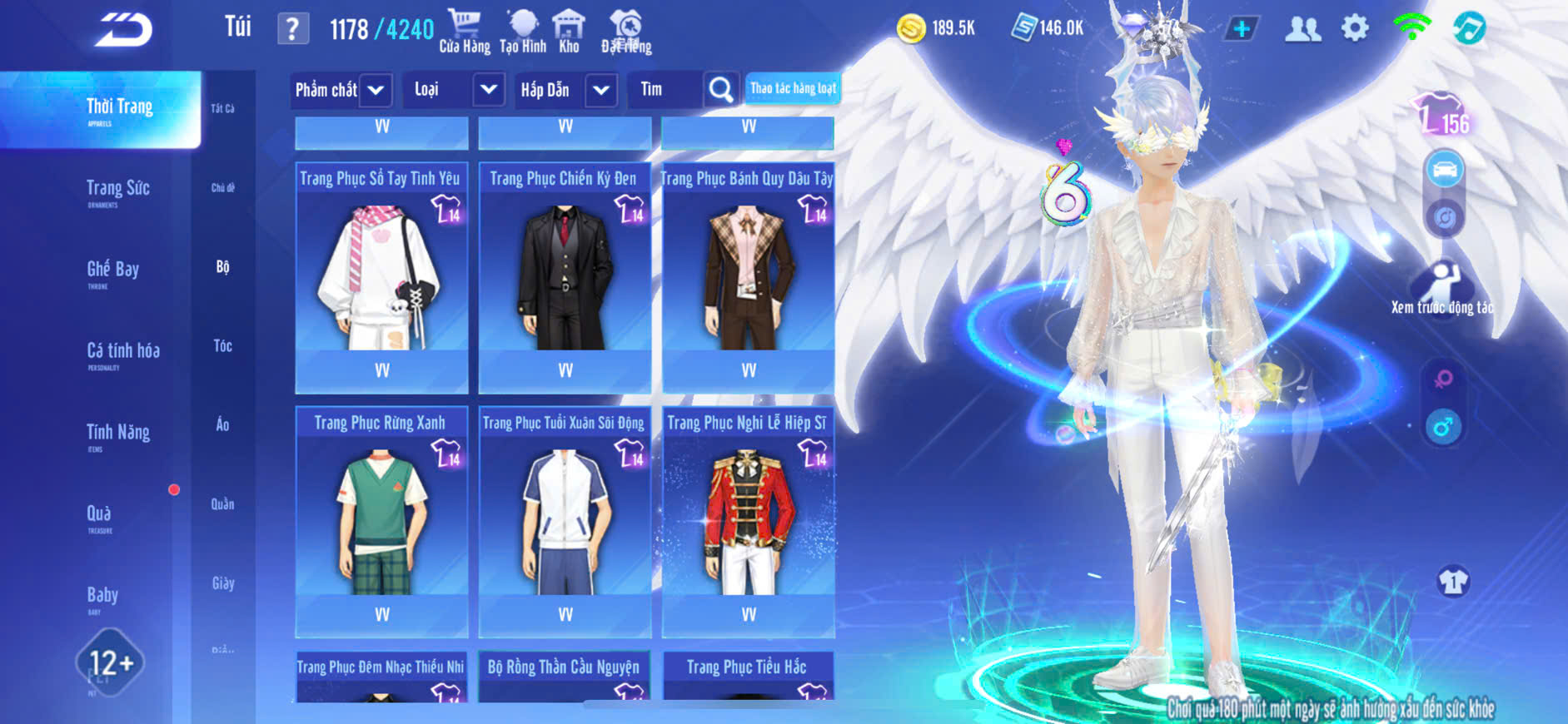Select the Tính Năng tab

(x=117, y=434)
